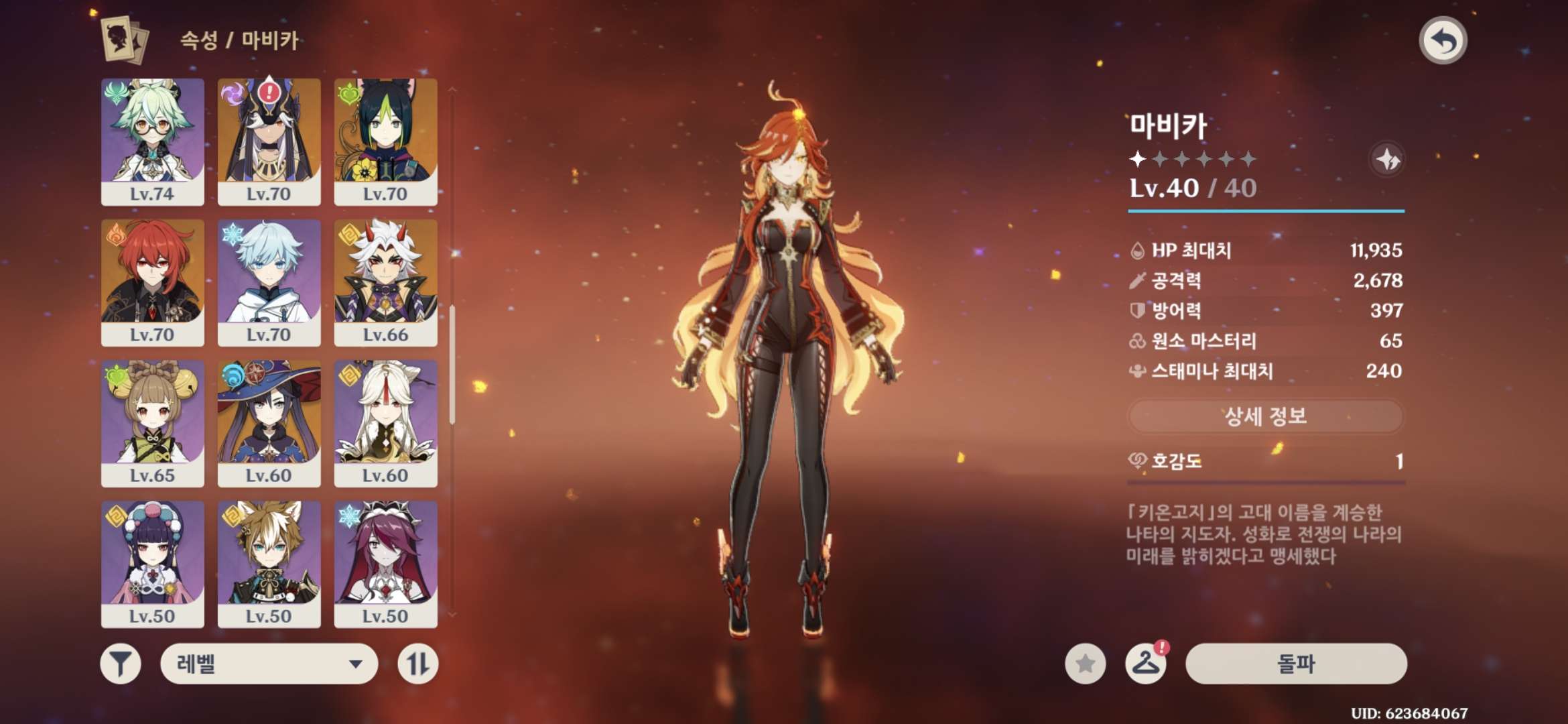Viewport: 1568px width, 724px height.
Task: Select Chongyun's Cryo character card
Action: pyautogui.click(x=269, y=282)
